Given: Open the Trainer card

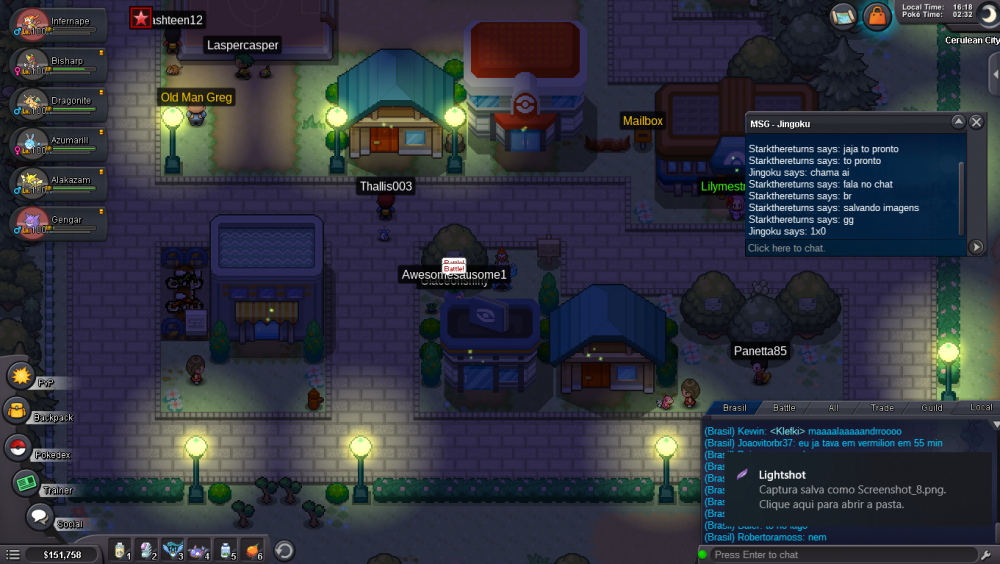Looking at the screenshot, I should [x=26, y=483].
